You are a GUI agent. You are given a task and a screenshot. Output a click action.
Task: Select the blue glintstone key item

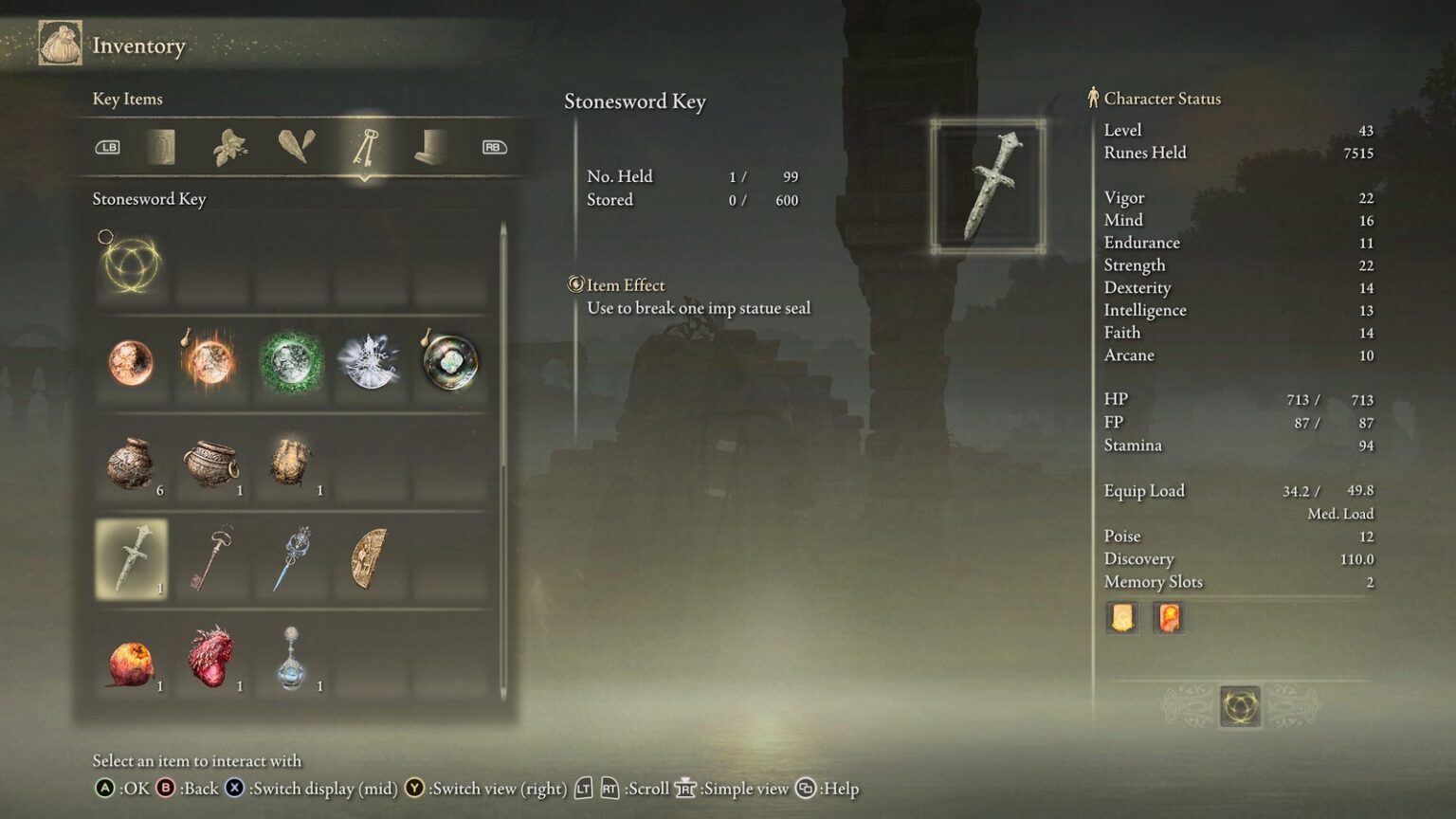[290, 559]
